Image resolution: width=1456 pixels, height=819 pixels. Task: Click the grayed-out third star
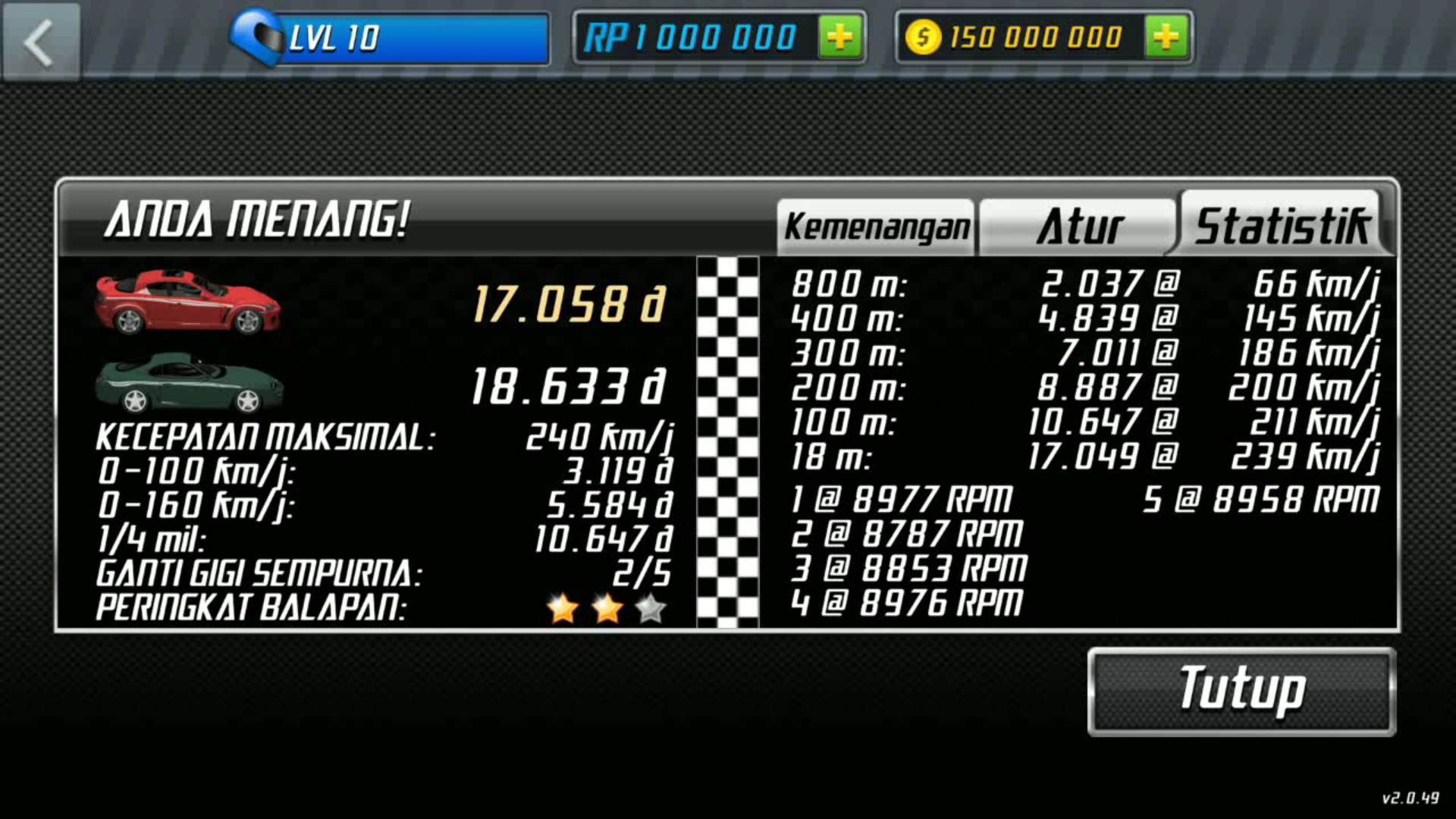click(651, 607)
